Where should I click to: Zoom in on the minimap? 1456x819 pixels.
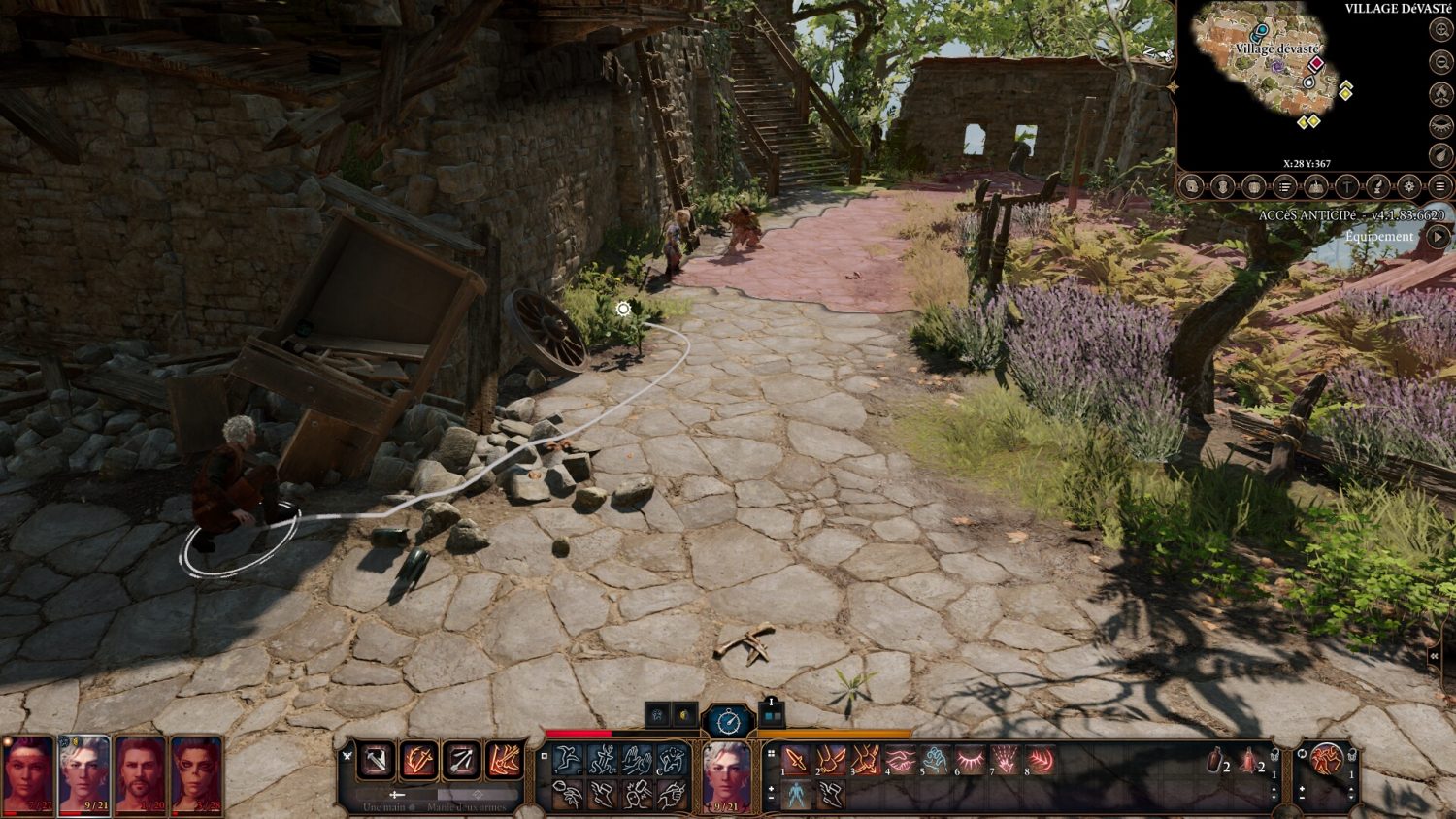(x=1440, y=31)
